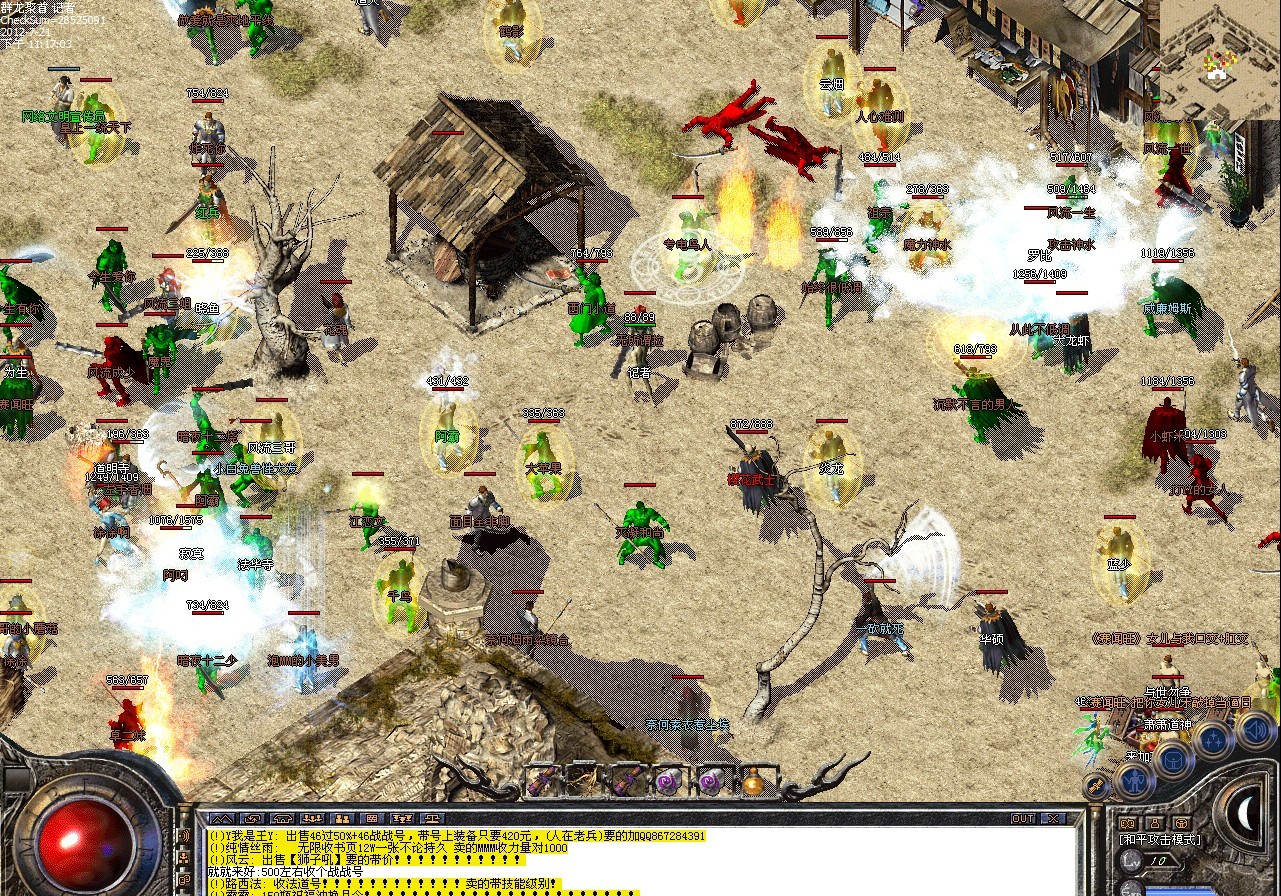Open the inventory bag icon
This screenshot has width=1281, height=896.
coord(1172,759)
